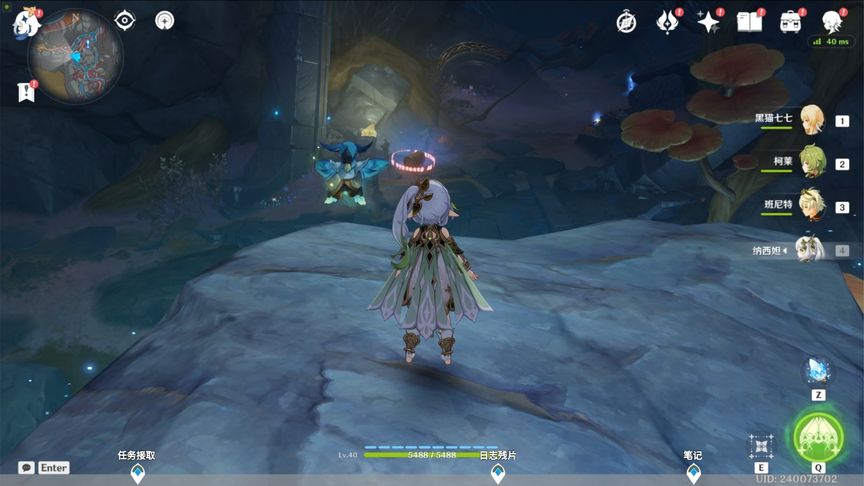The height and width of the screenshot is (486, 864).
Task: Open the character head icon
Action: click(831, 22)
